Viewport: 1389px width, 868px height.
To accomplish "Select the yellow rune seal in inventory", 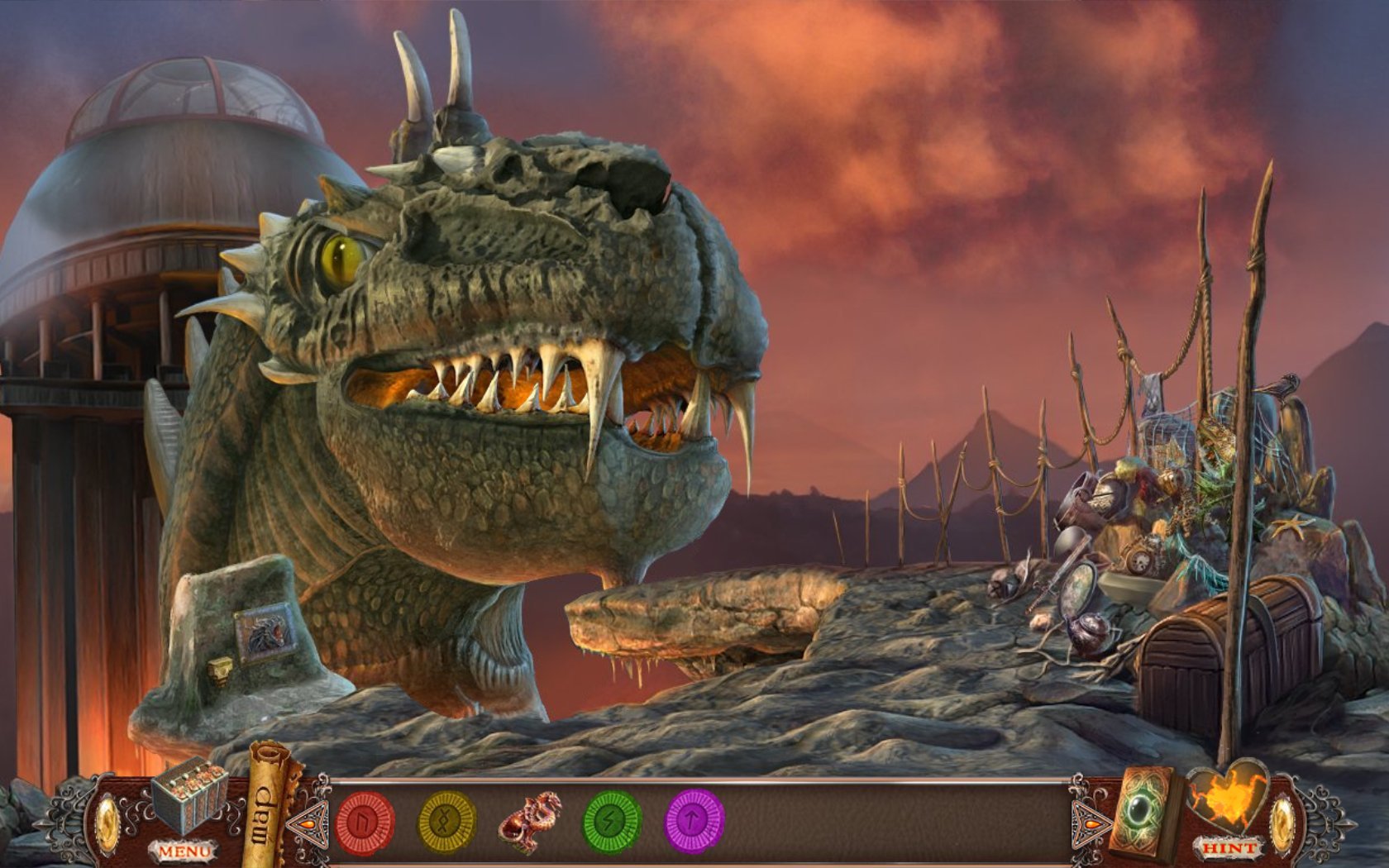I will (447, 821).
